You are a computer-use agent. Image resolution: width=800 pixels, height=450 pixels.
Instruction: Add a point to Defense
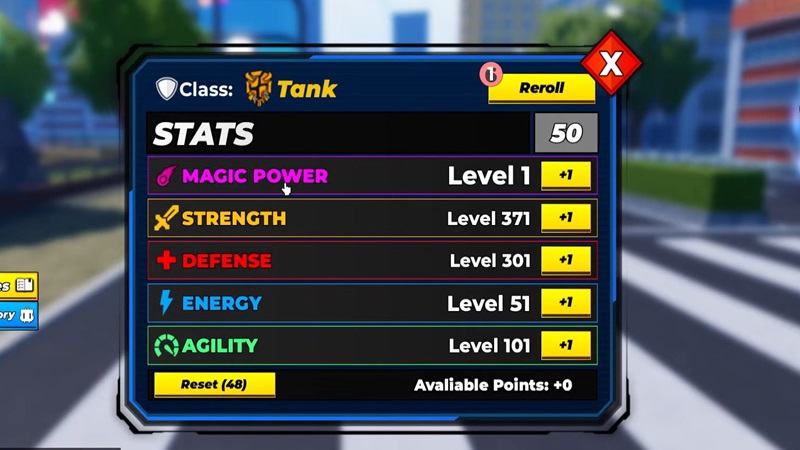(x=566, y=260)
